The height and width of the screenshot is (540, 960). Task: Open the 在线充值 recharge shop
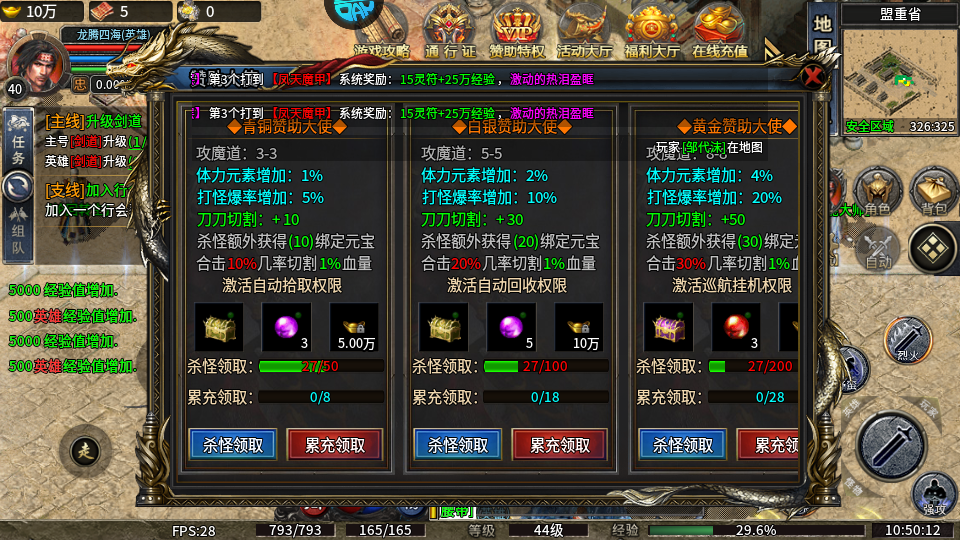720,30
